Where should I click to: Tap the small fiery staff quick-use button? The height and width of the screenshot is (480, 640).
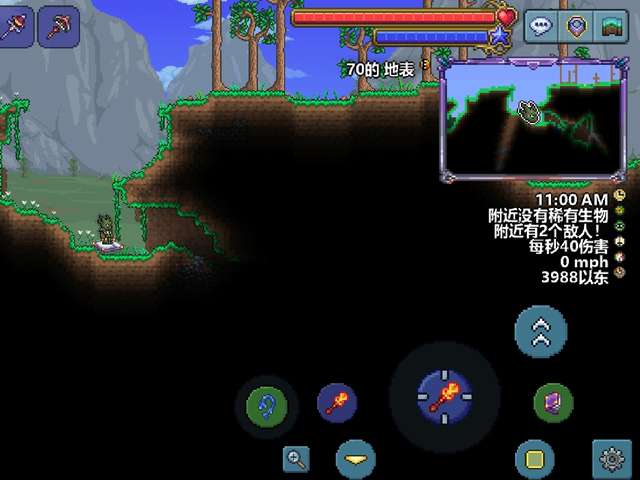click(x=337, y=403)
